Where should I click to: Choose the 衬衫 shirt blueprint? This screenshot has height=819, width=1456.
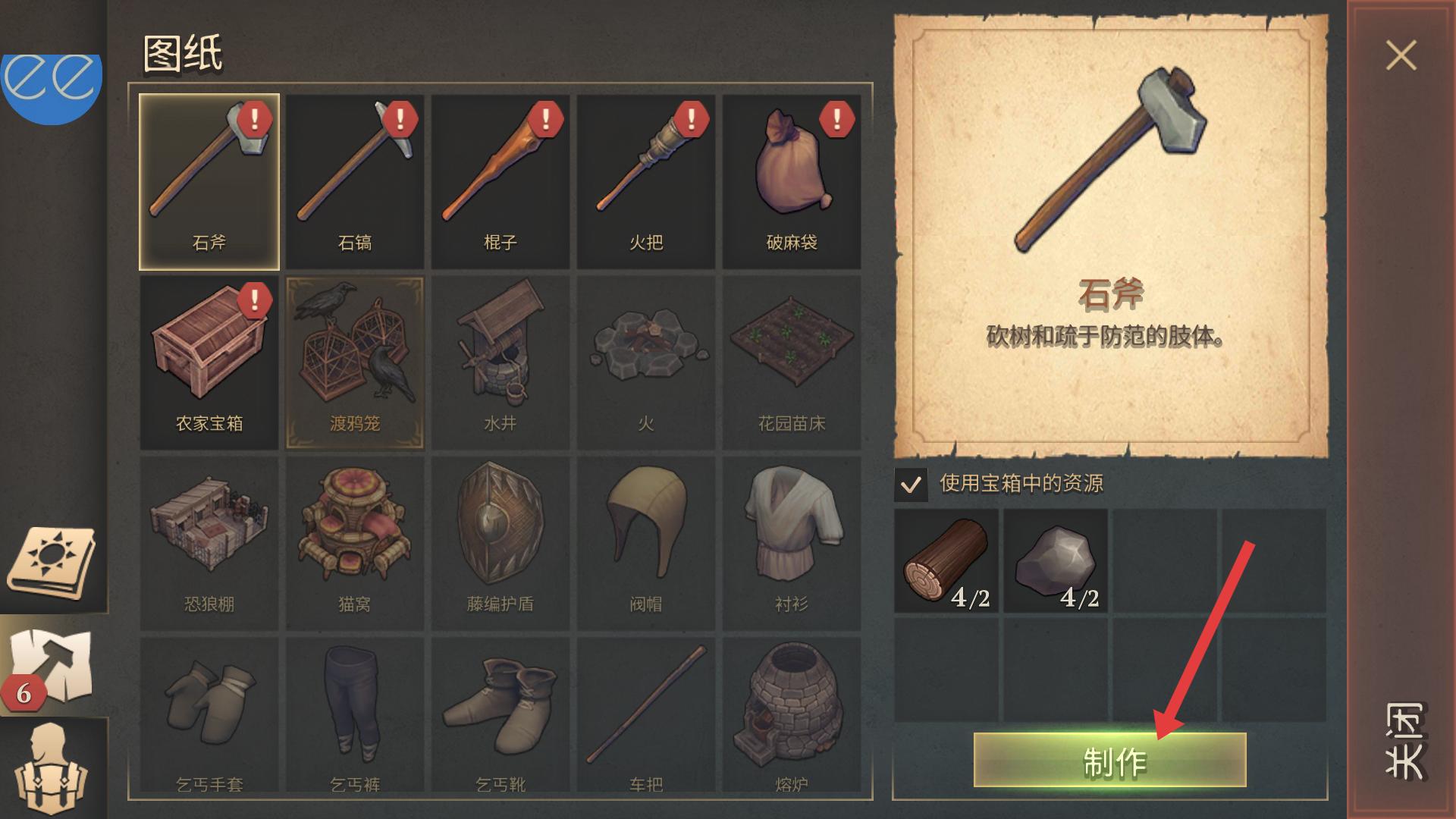792,543
